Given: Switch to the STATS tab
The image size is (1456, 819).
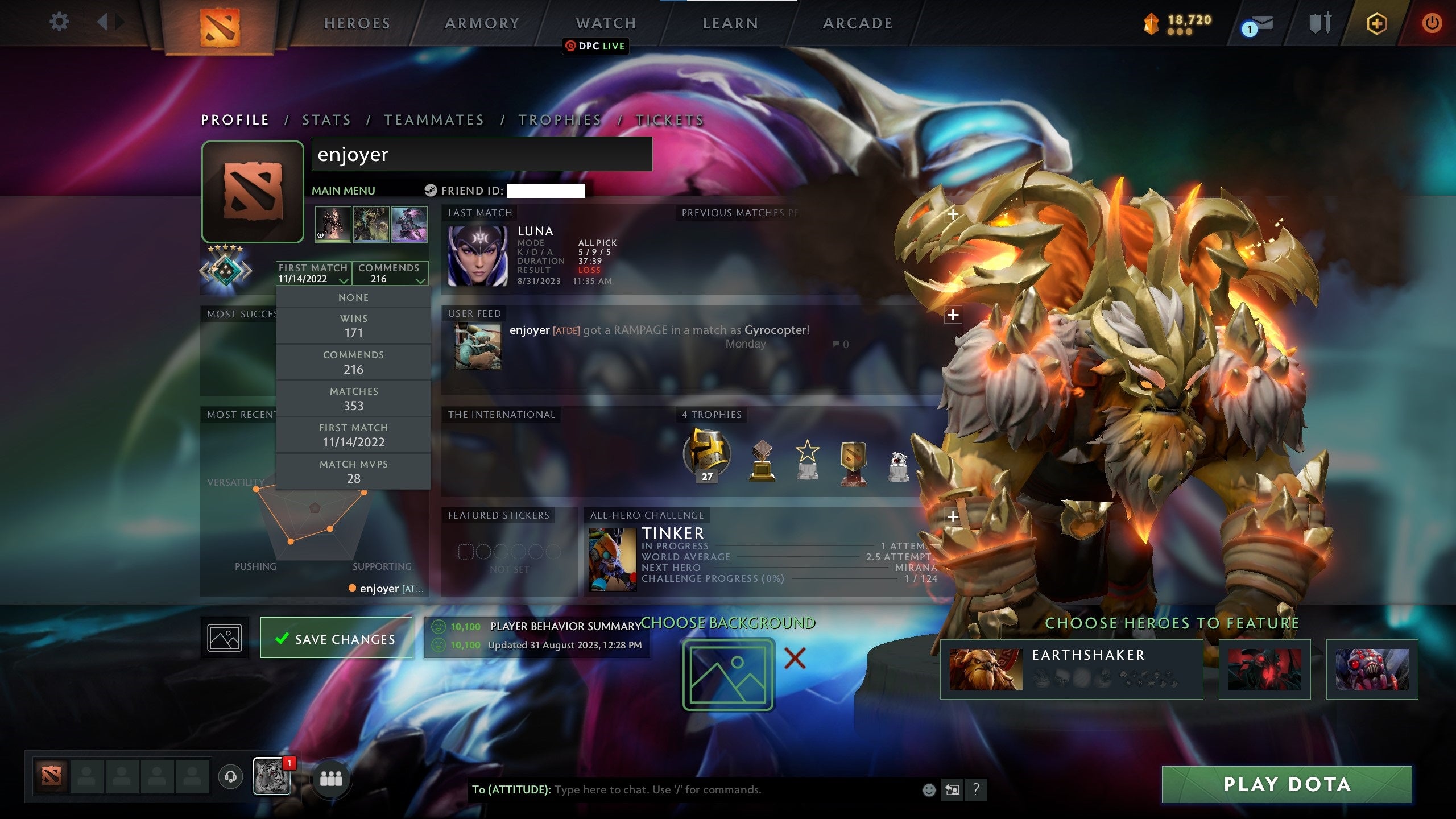Looking at the screenshot, I should coord(326,120).
